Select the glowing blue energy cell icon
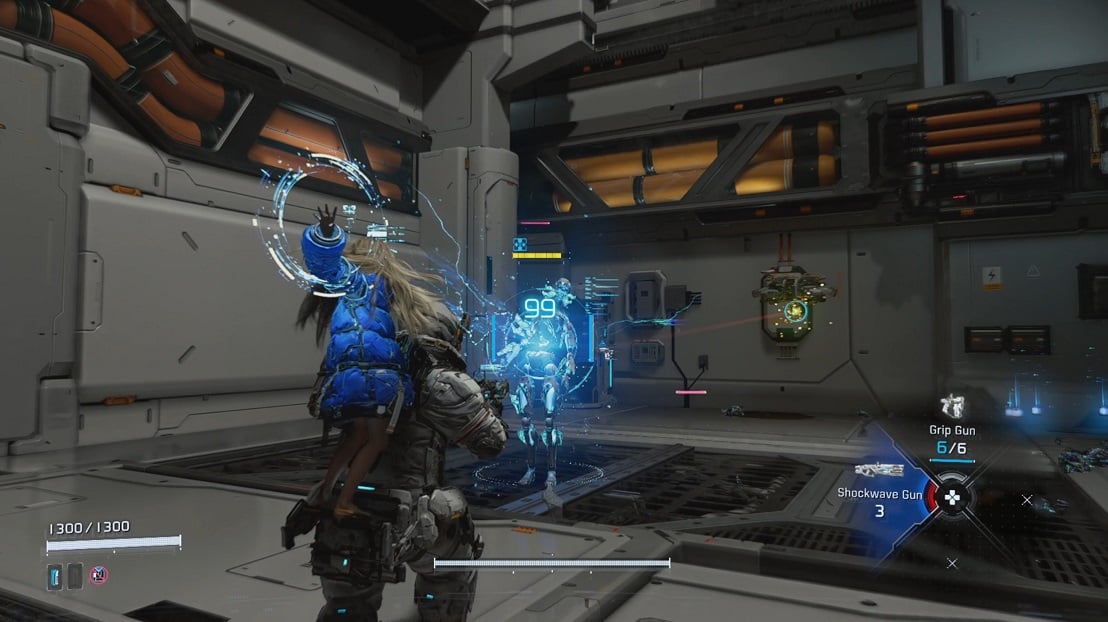Viewport: 1108px width, 622px height. click(x=54, y=575)
